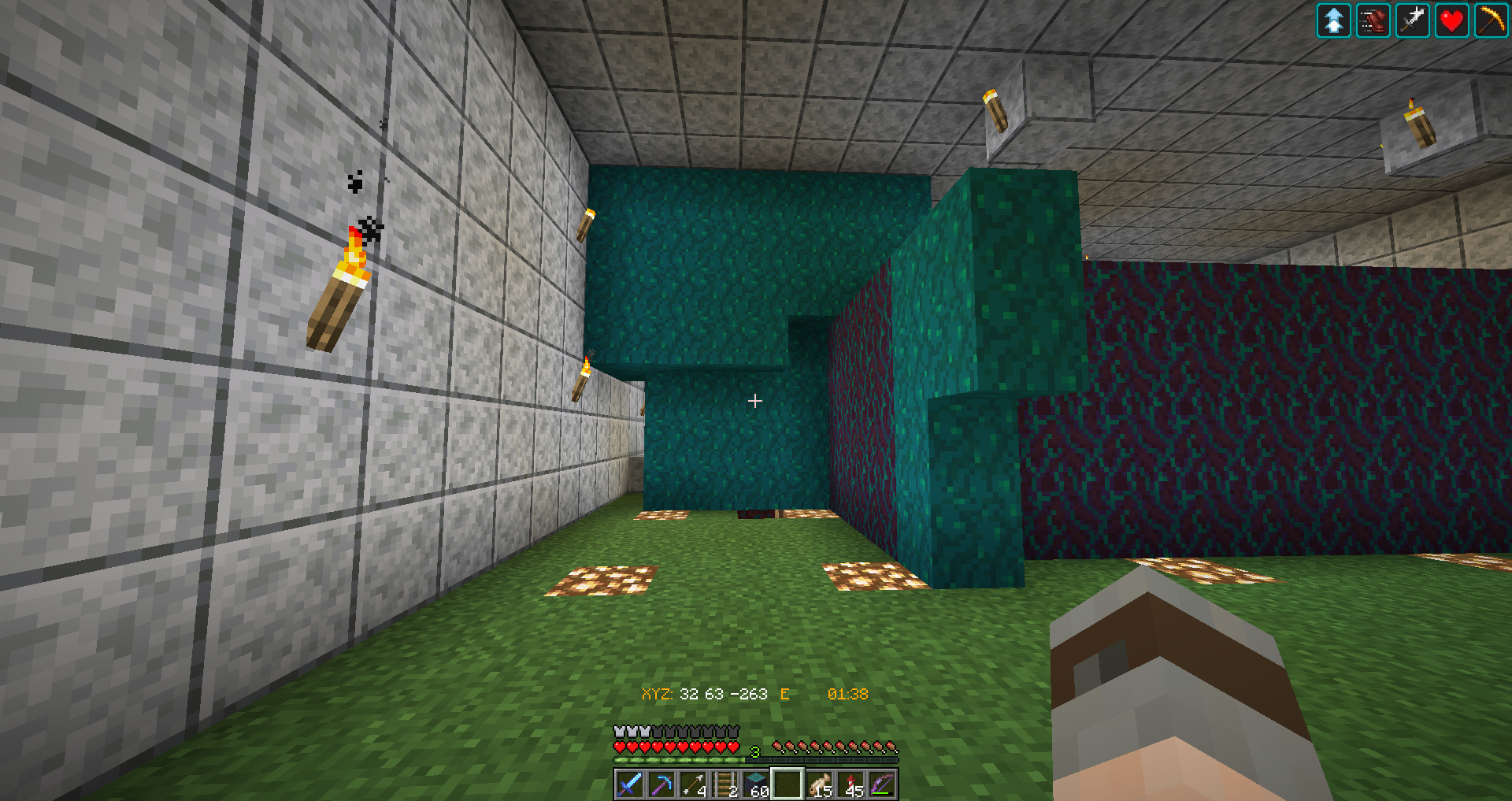Click the blue upgrade arrow HUD icon
Screen dimensions: 1512x801
click(1333, 20)
